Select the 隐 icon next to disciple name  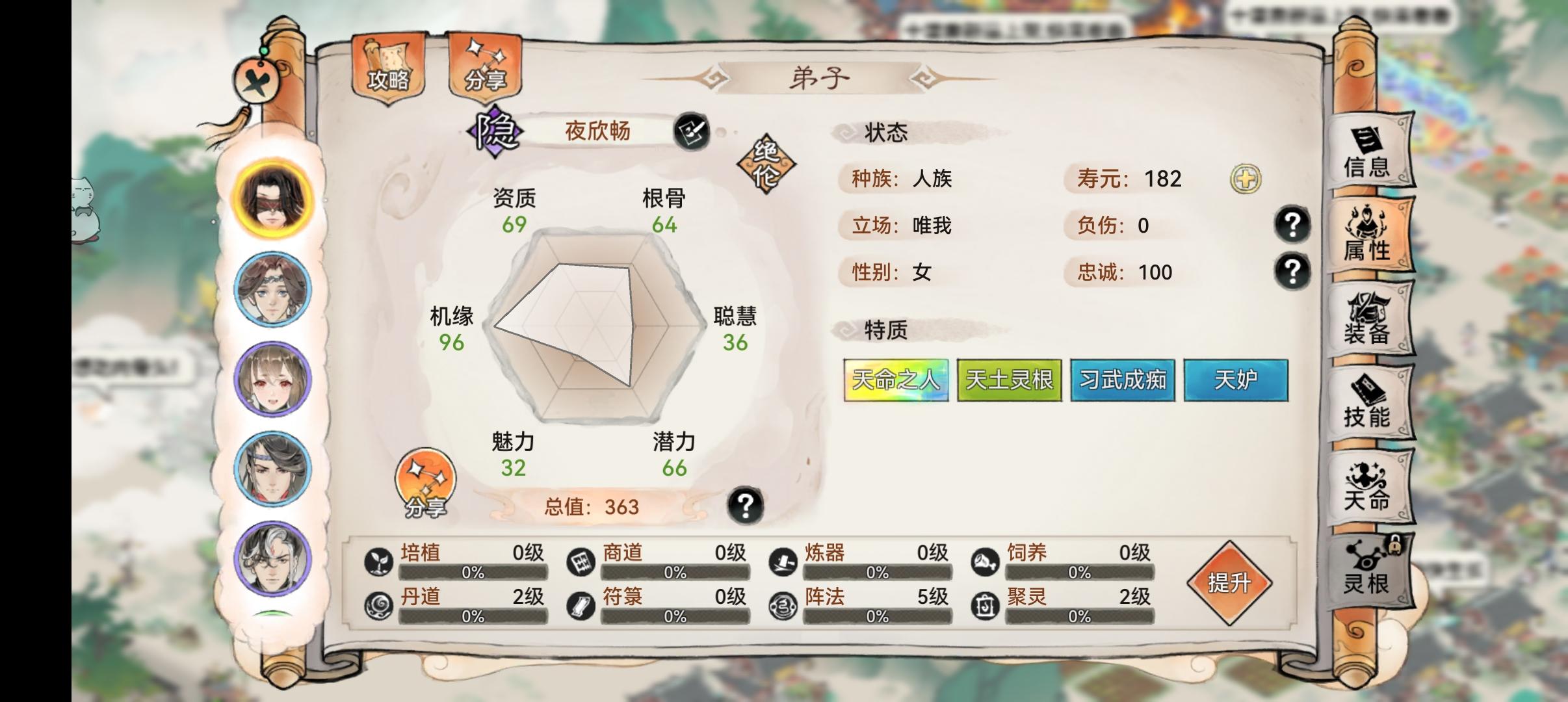[496, 131]
